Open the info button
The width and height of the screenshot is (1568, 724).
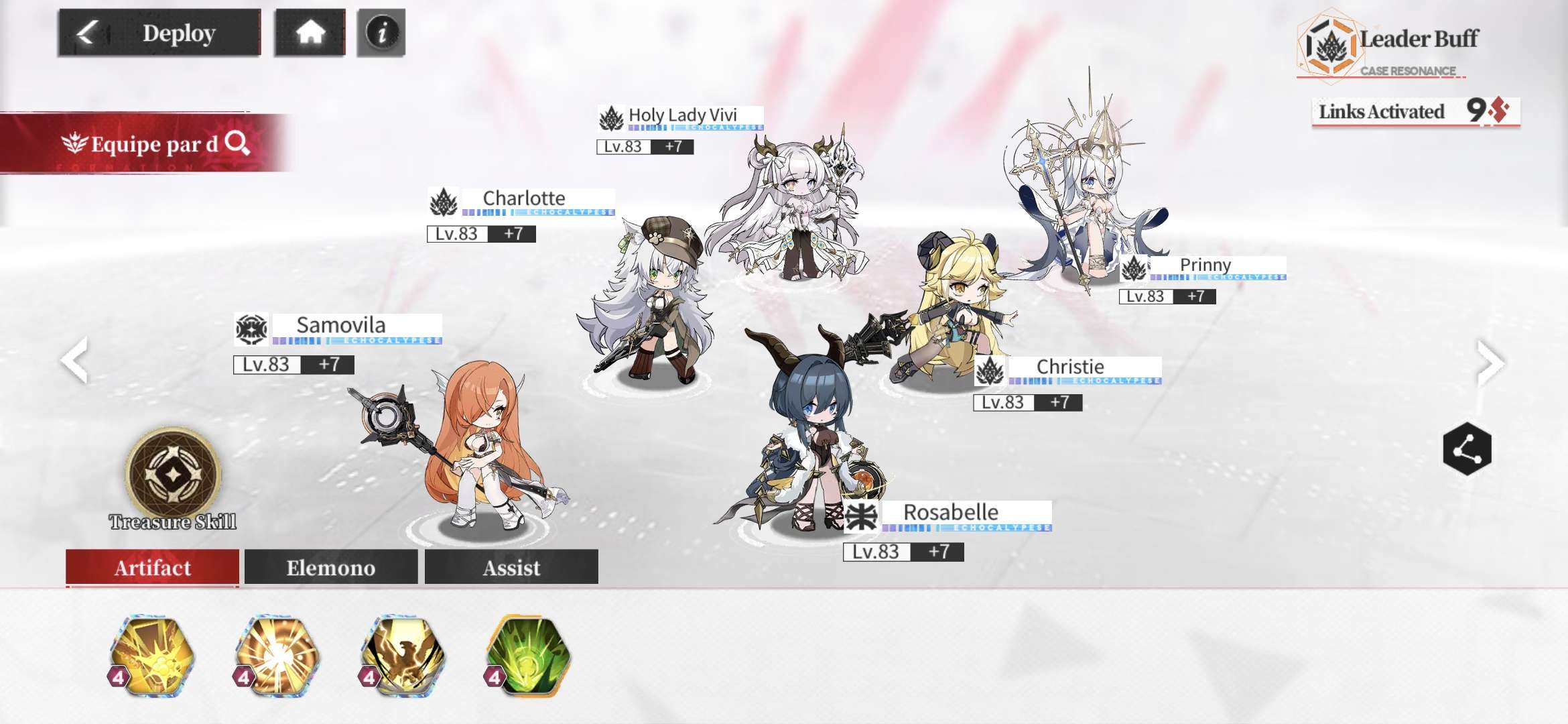pos(381,33)
